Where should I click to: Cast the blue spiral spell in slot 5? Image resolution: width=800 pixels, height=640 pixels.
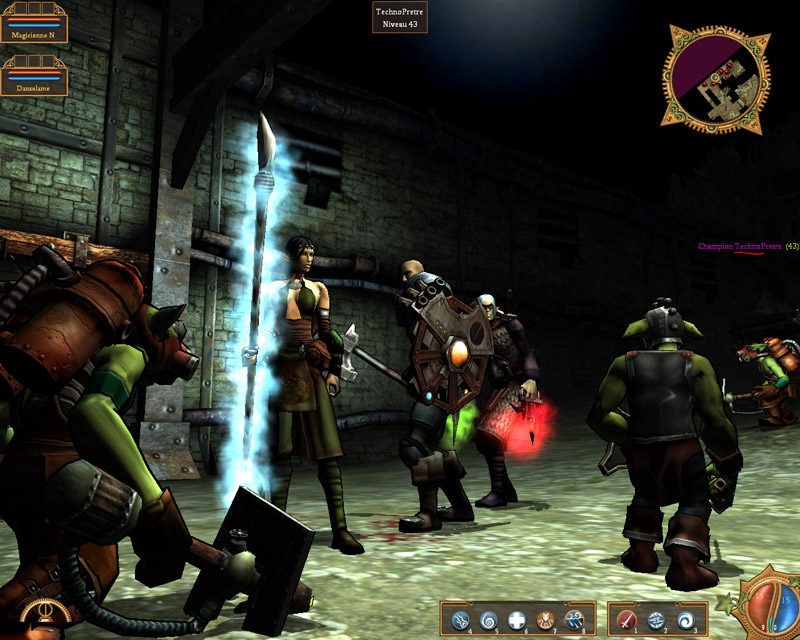489,620
